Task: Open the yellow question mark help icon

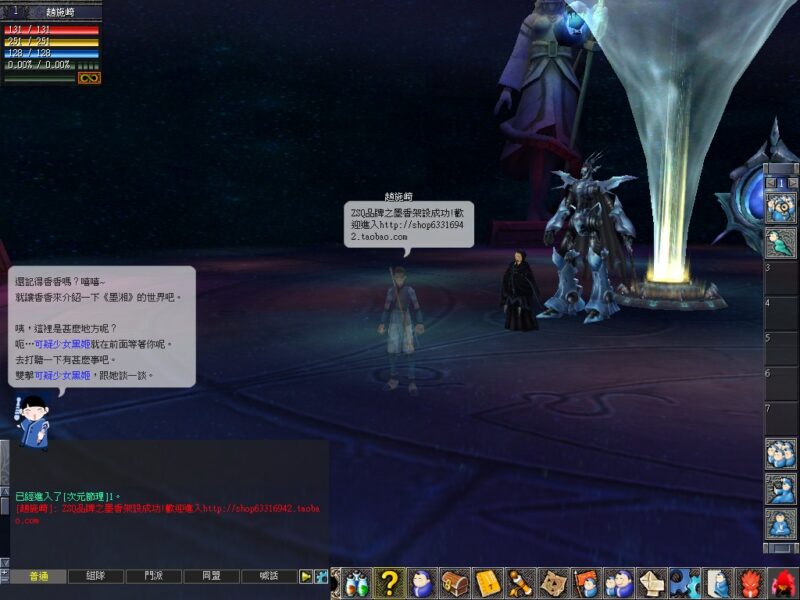Action: coord(390,583)
